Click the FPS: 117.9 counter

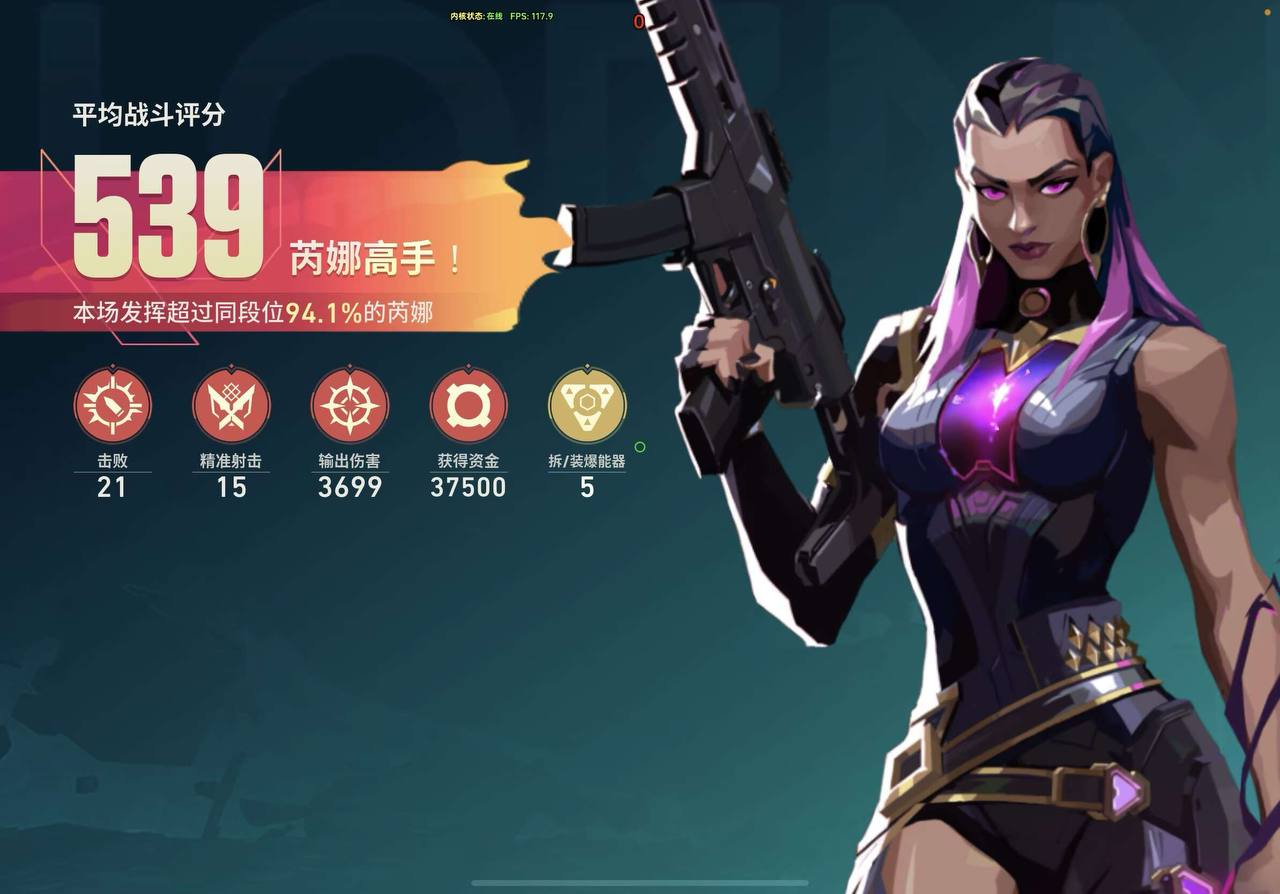click(x=530, y=16)
